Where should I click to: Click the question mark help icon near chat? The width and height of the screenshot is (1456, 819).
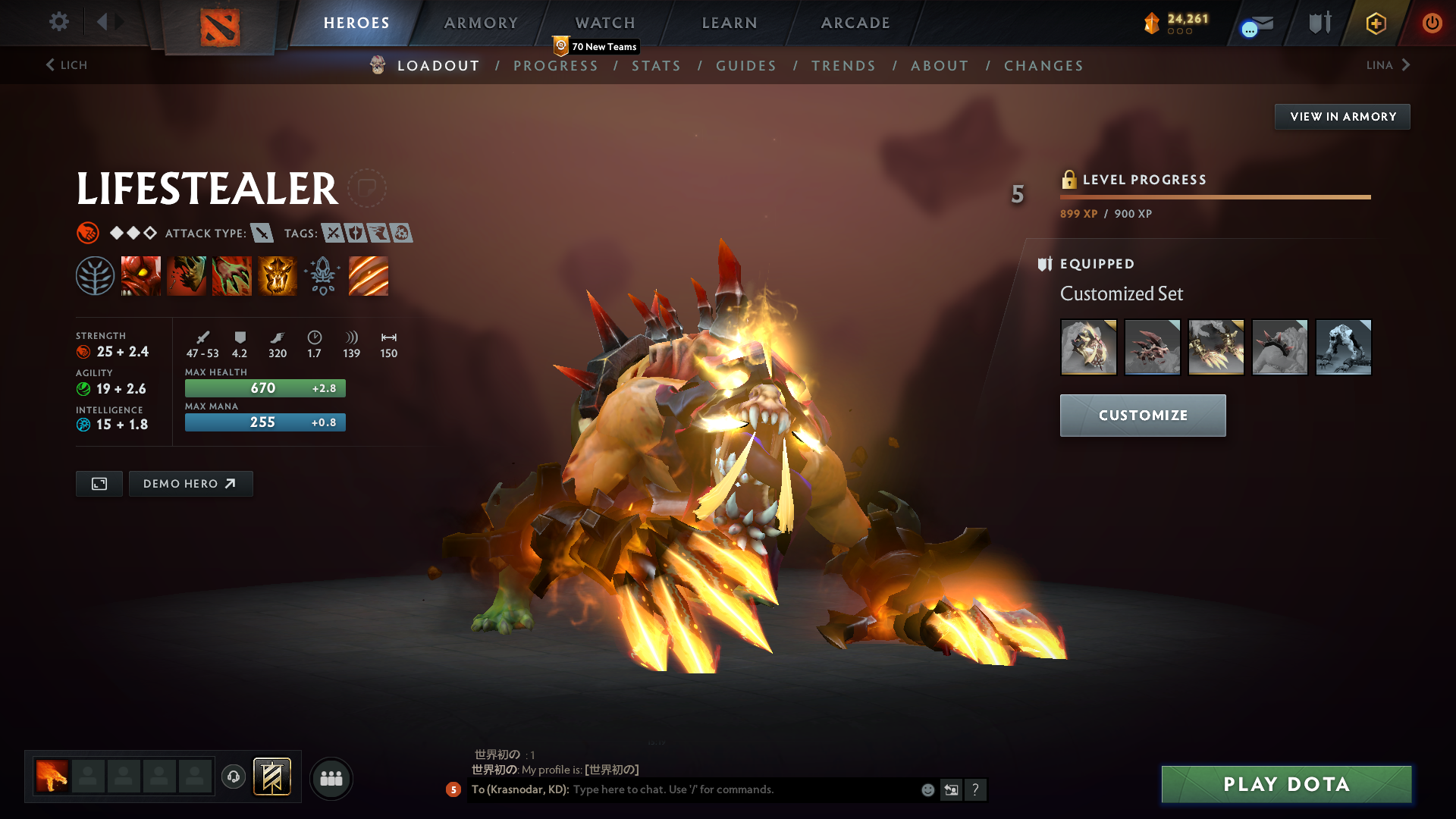tap(977, 789)
